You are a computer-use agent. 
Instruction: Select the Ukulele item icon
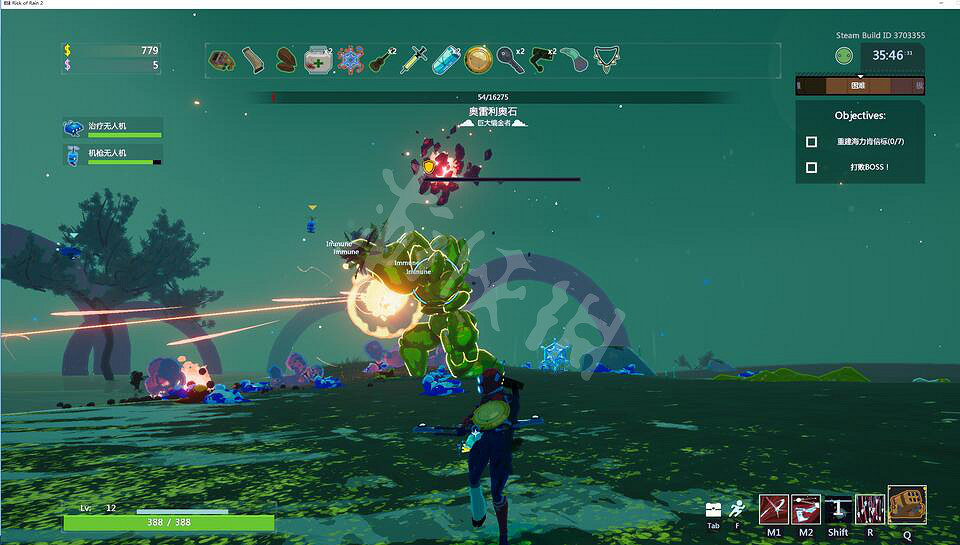[x=380, y=61]
